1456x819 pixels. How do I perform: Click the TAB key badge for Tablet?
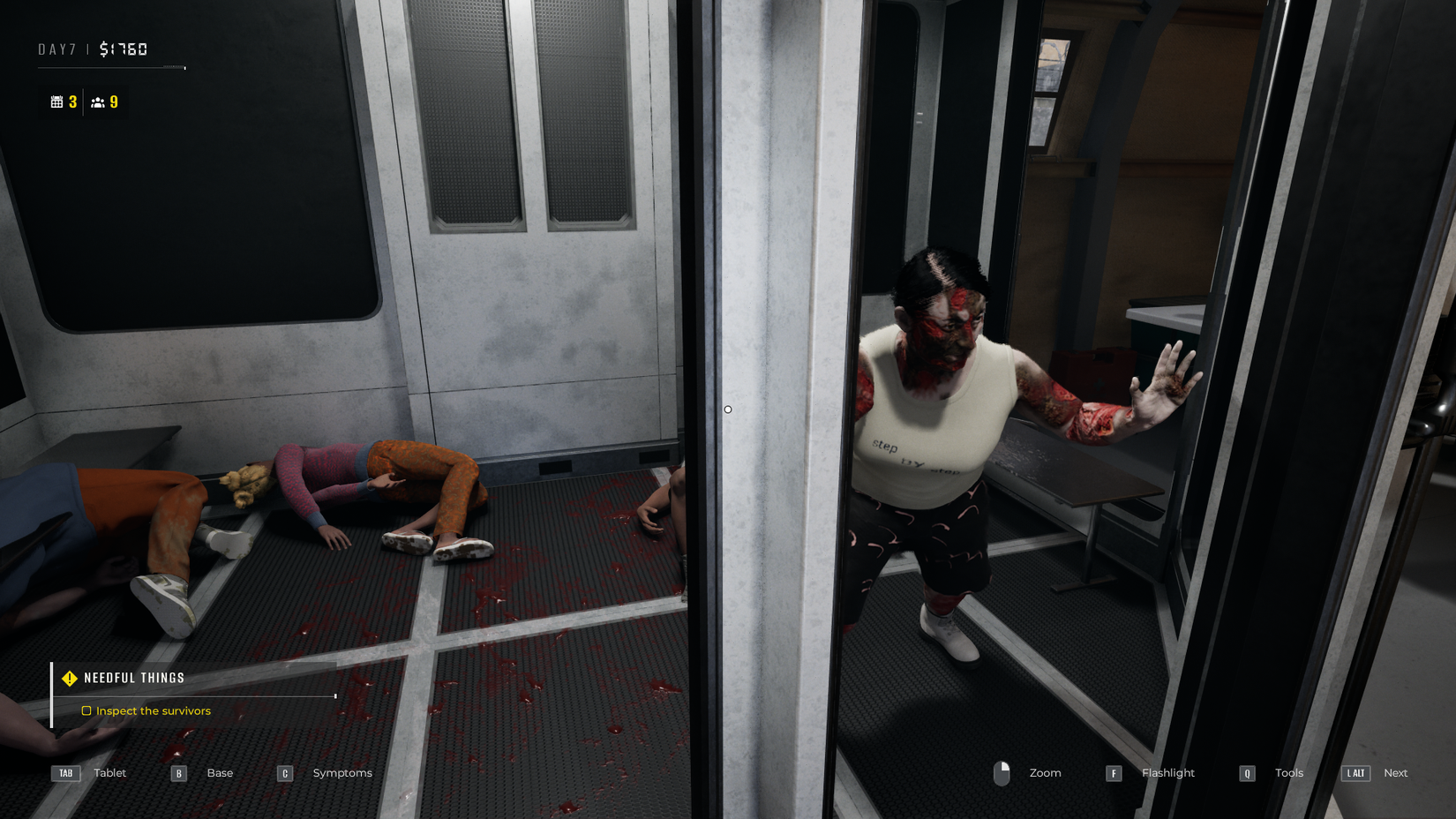coord(65,773)
